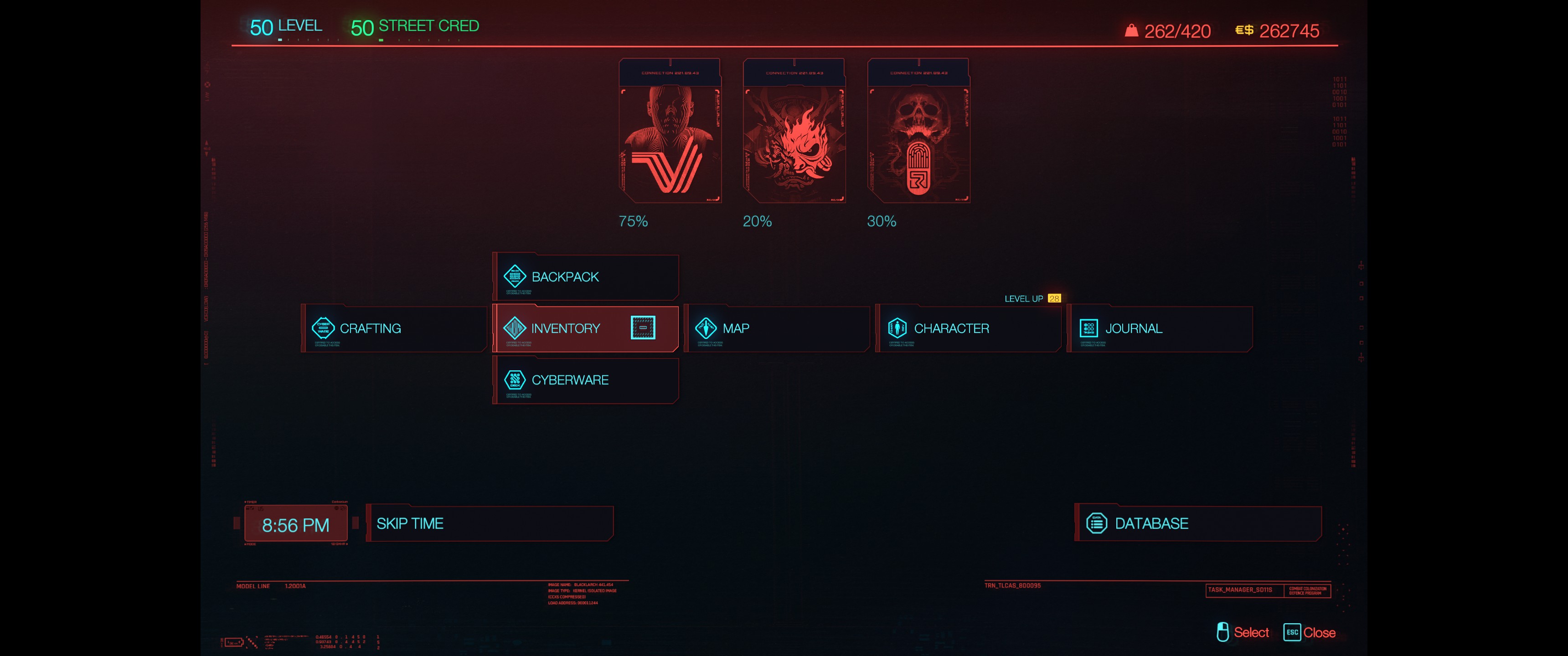
Task: Select the Map diamond icon
Action: click(706, 328)
